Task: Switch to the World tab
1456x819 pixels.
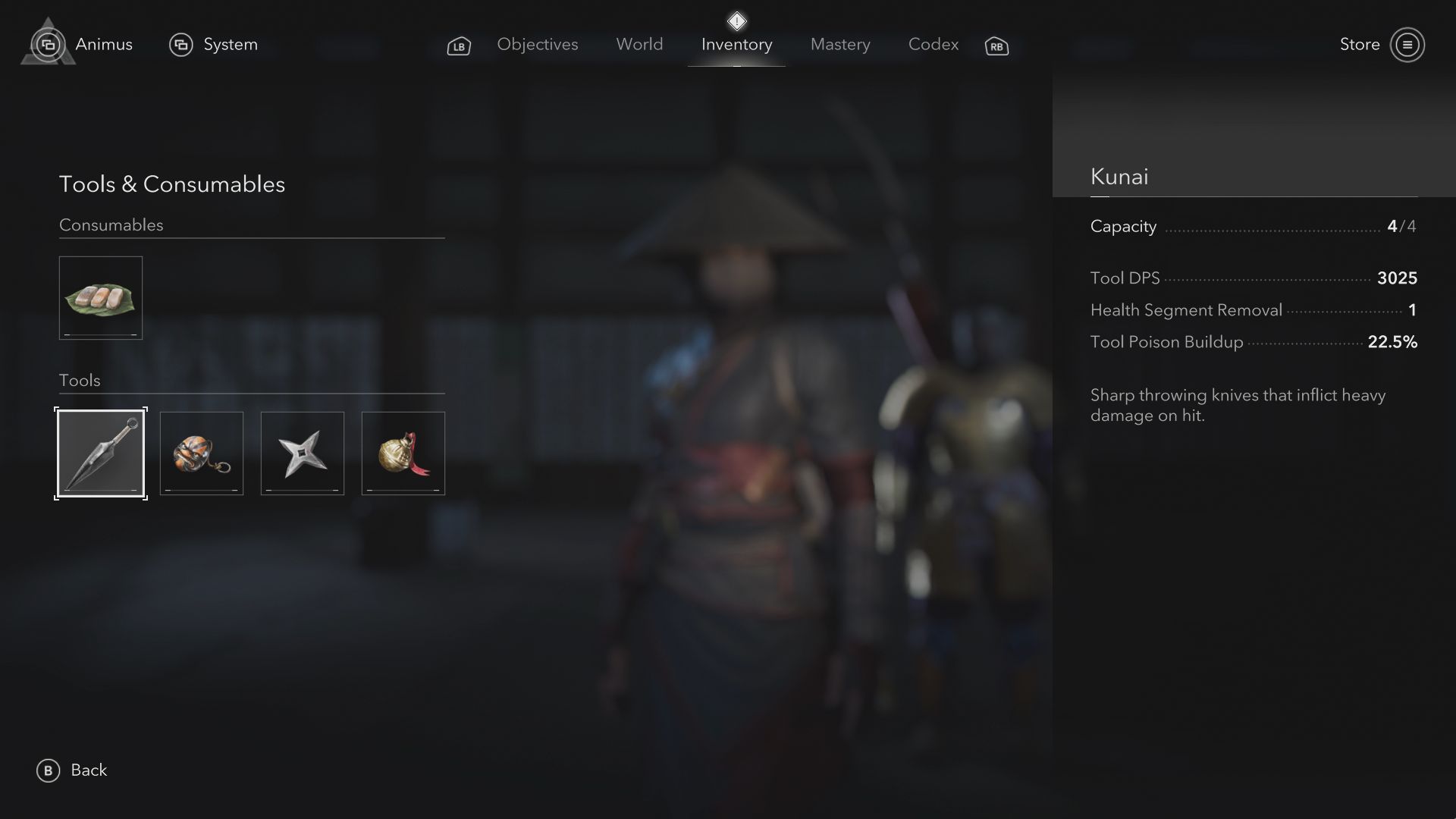Action: pos(639,45)
